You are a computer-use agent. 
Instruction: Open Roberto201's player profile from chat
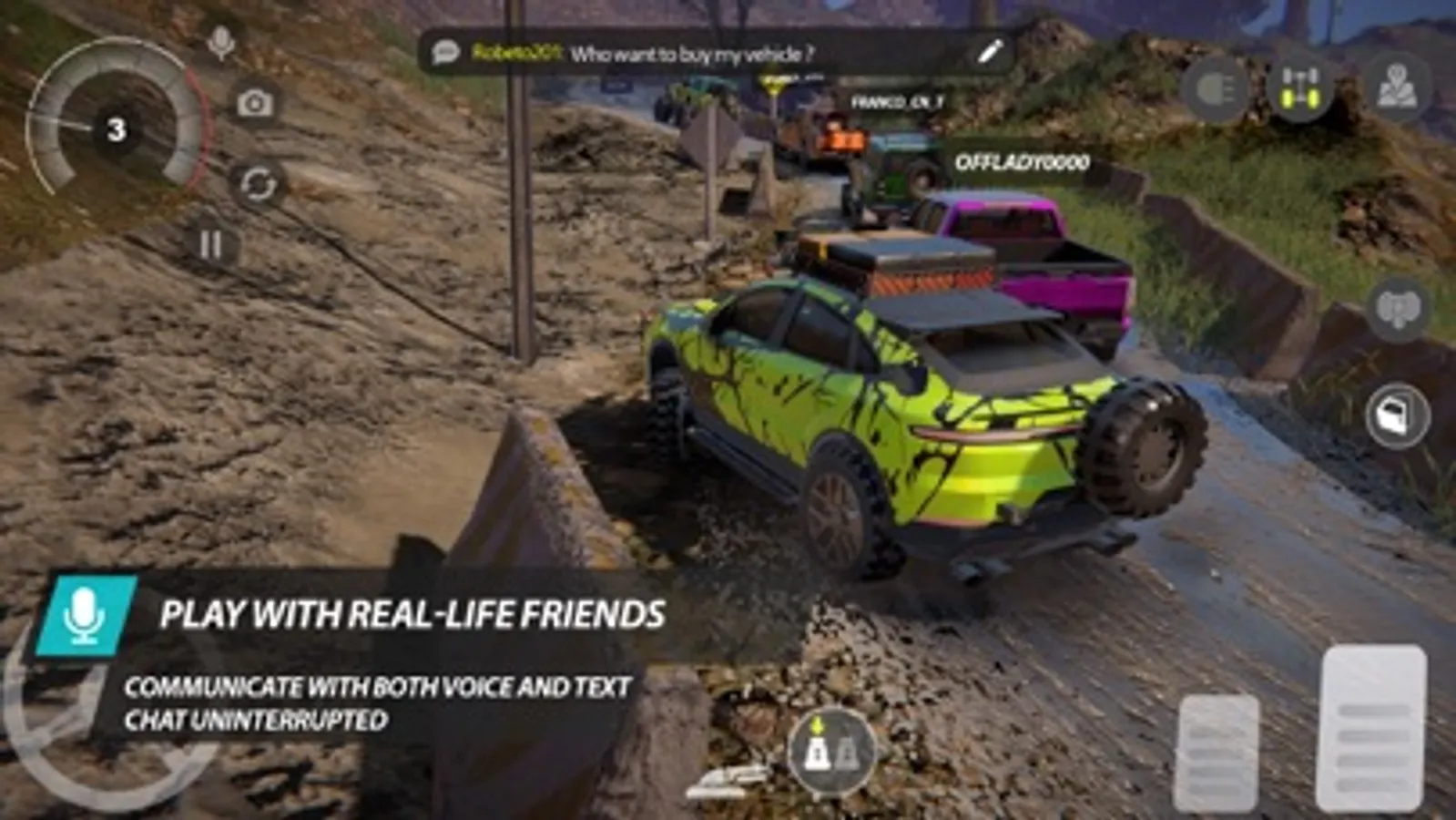point(519,54)
